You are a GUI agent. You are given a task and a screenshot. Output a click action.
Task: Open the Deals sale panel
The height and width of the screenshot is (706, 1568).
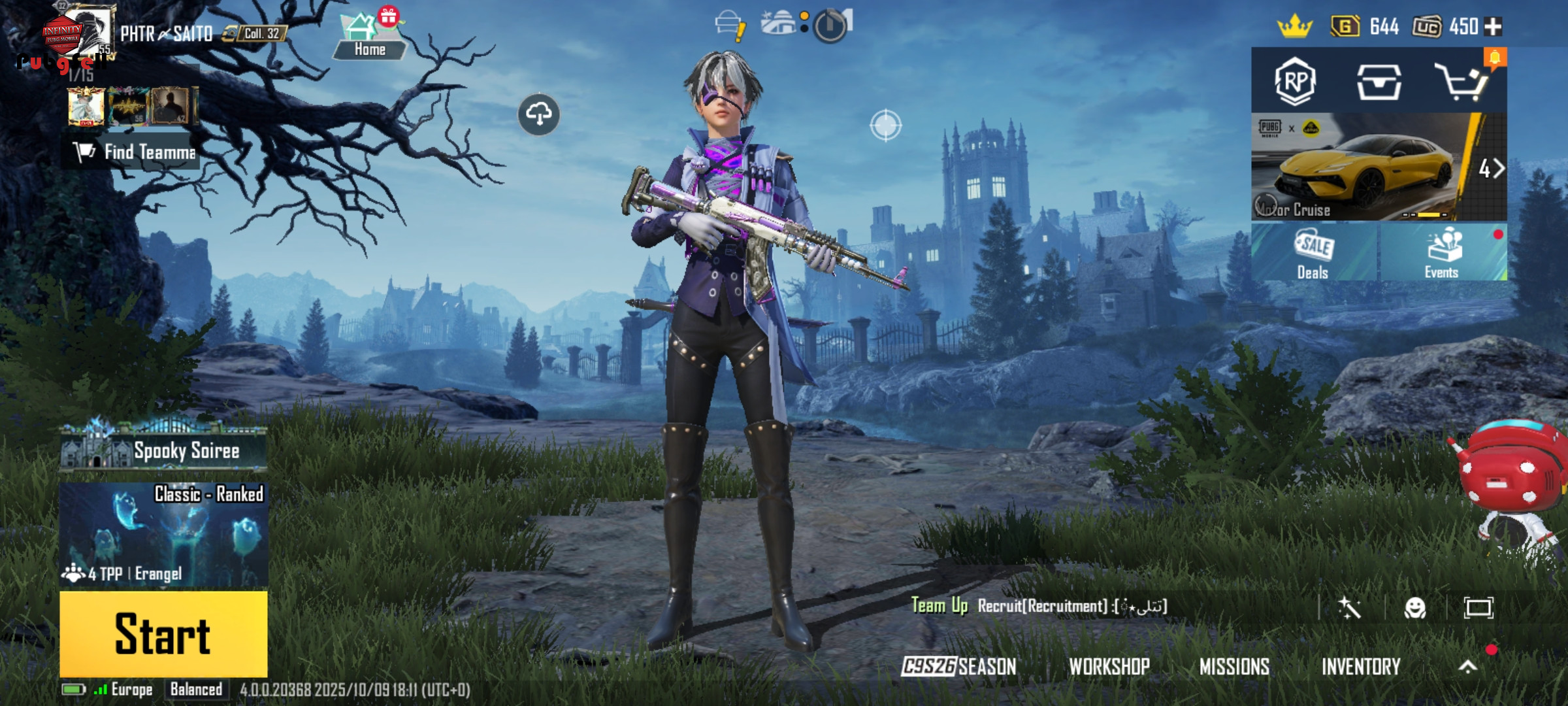point(1313,253)
